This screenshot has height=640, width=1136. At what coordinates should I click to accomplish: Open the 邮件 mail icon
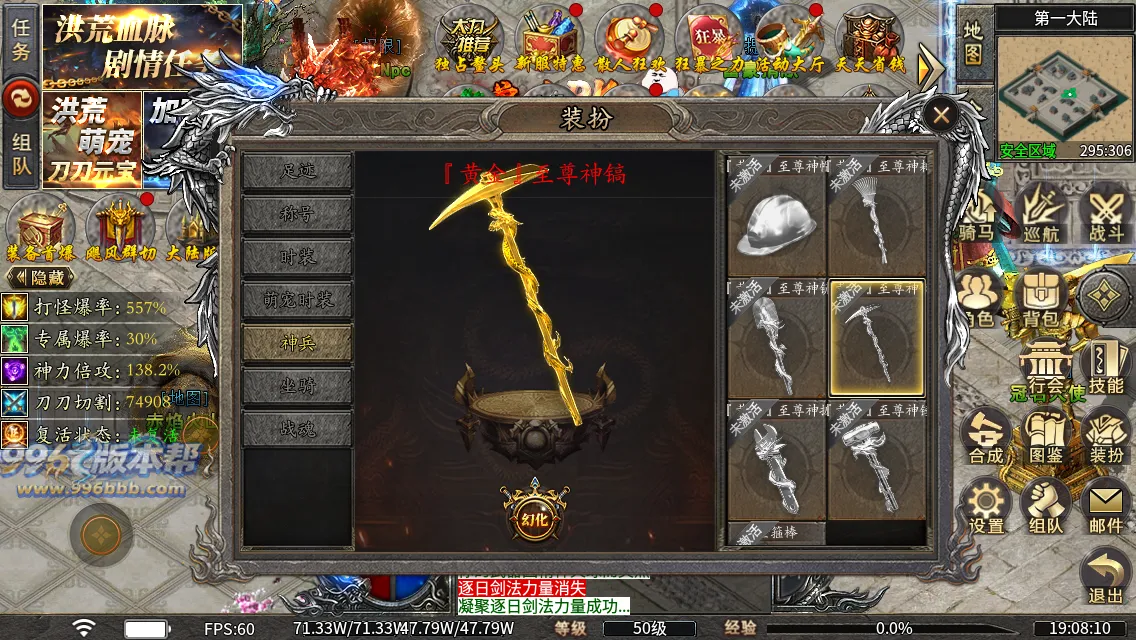tap(1105, 507)
